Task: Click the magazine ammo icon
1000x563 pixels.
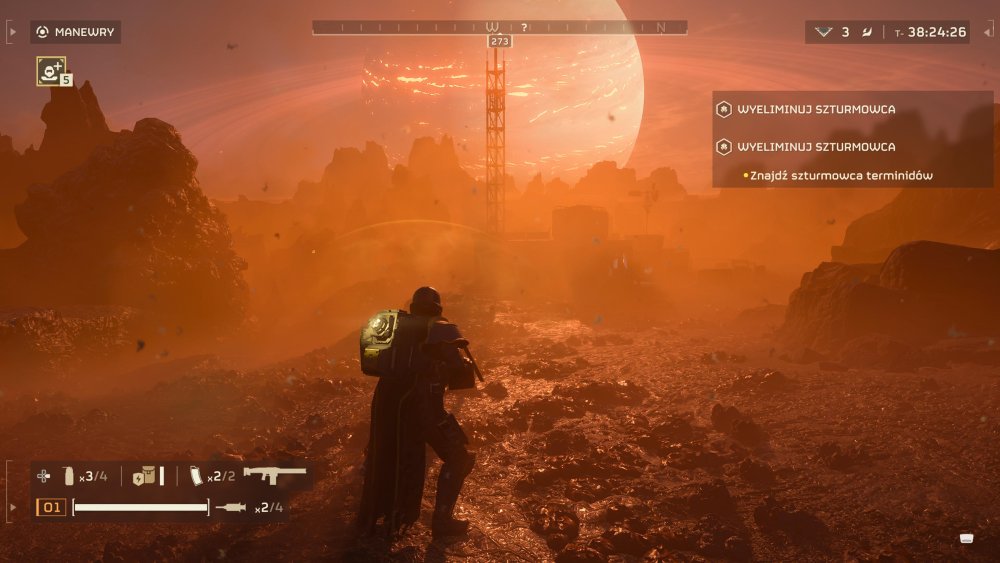Action: point(197,476)
